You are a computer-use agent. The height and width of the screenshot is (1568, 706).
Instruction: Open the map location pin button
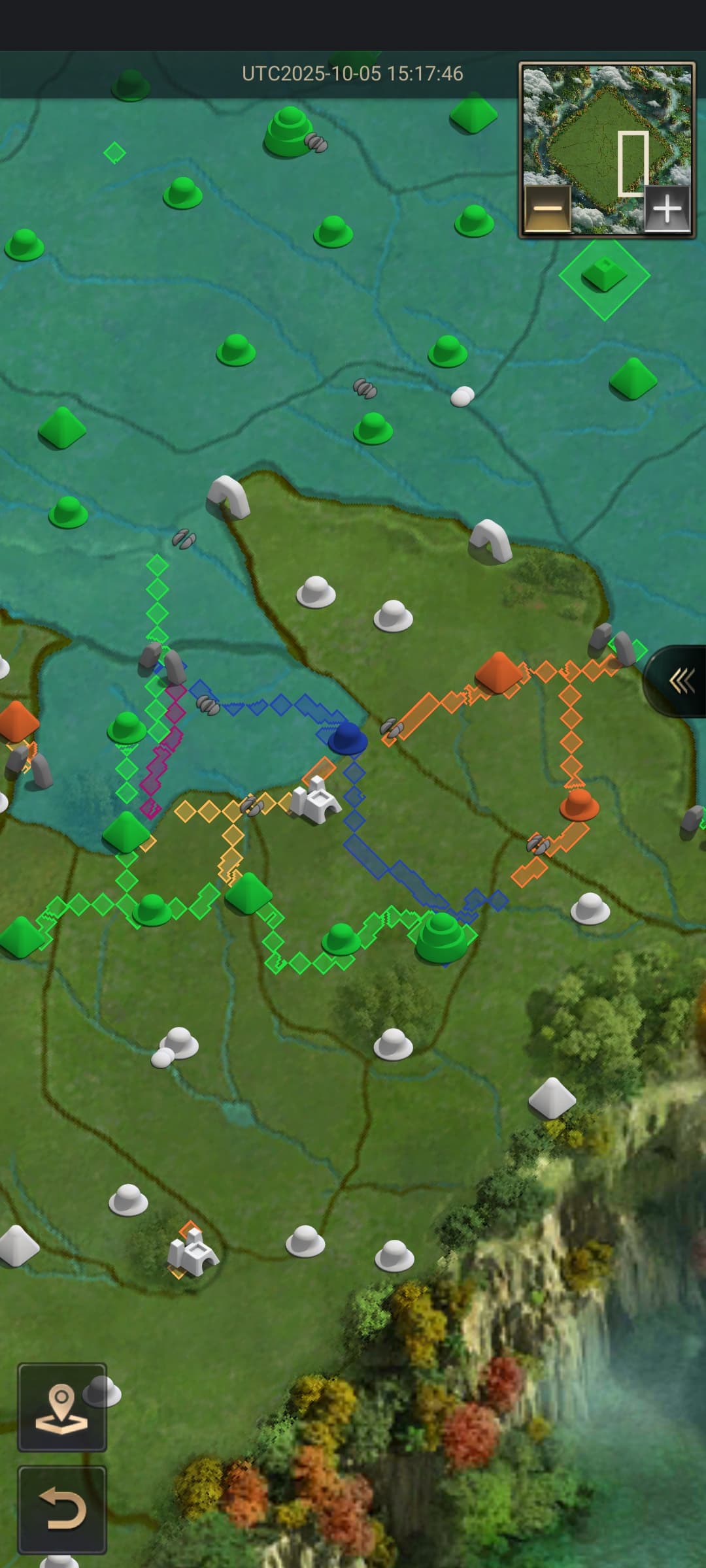coord(62,1407)
